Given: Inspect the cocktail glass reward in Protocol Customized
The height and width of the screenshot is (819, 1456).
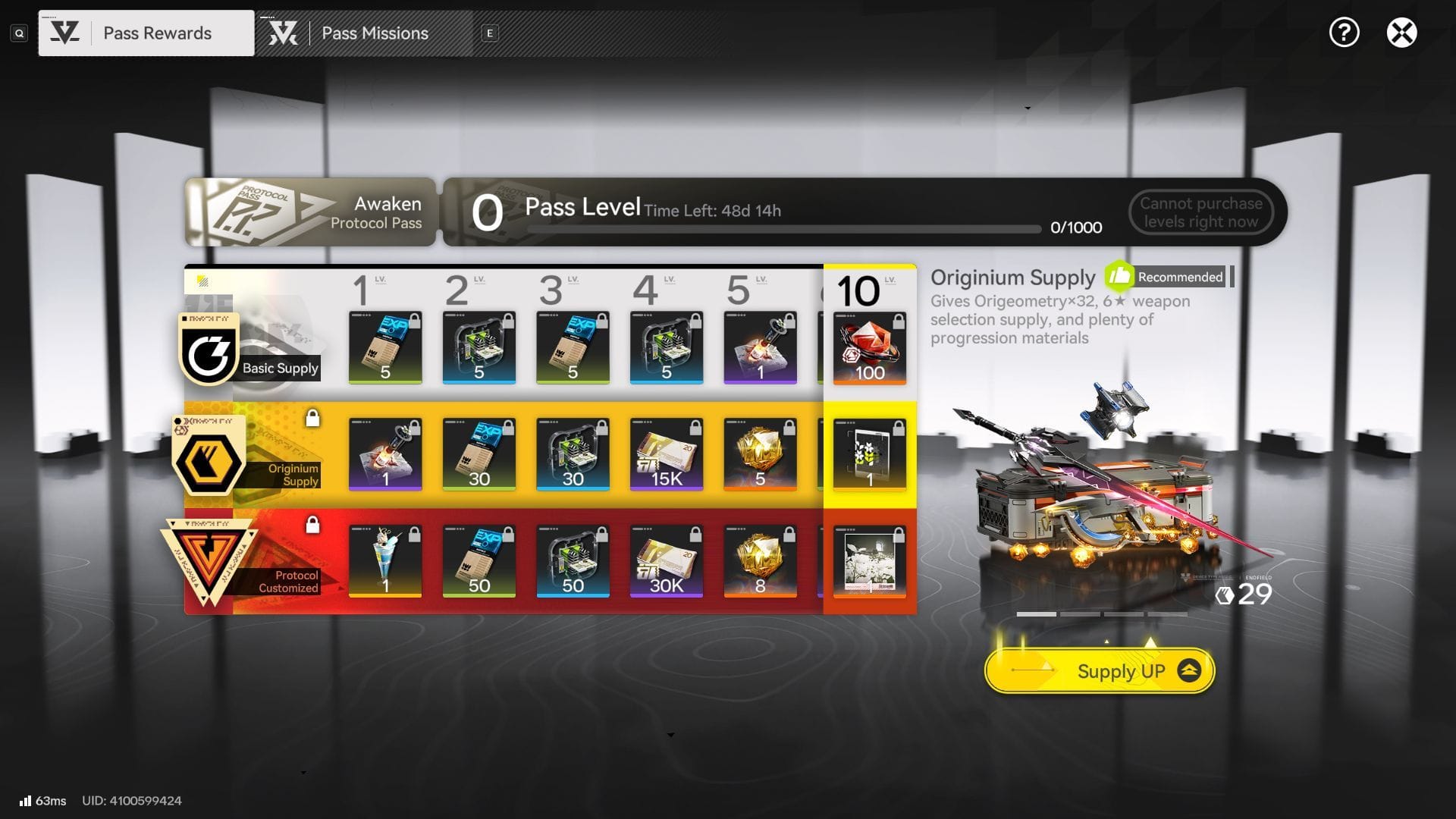Looking at the screenshot, I should 385,562.
